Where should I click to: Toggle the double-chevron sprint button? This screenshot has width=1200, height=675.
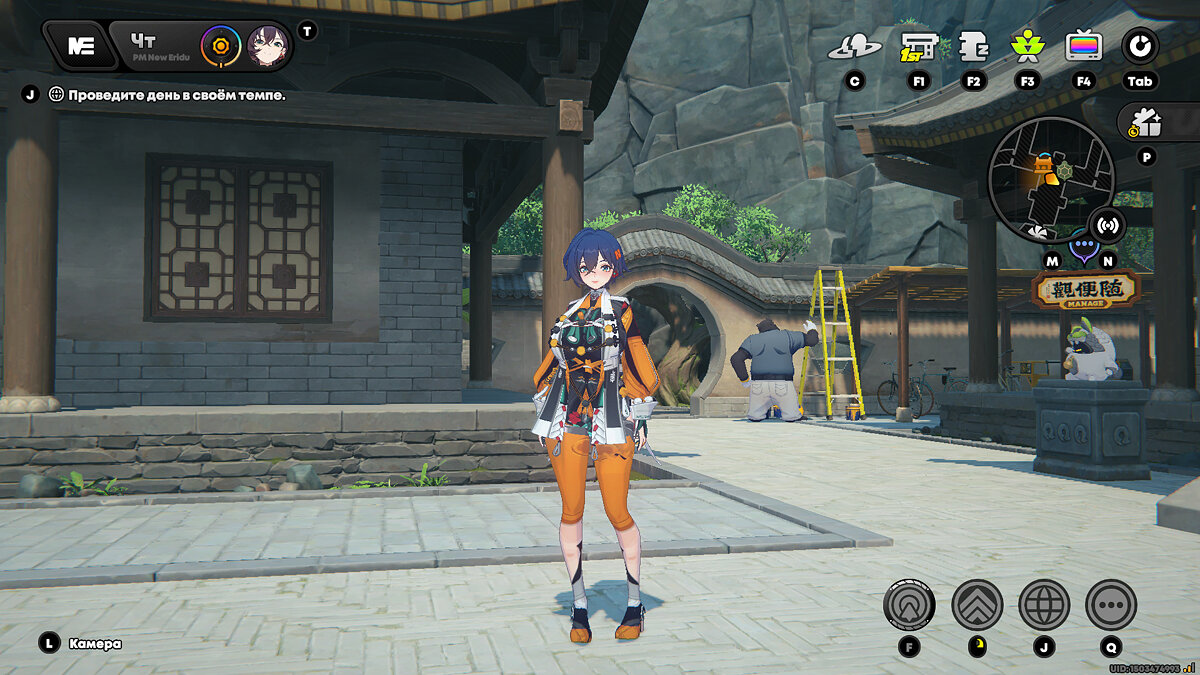pyautogui.click(x=977, y=604)
